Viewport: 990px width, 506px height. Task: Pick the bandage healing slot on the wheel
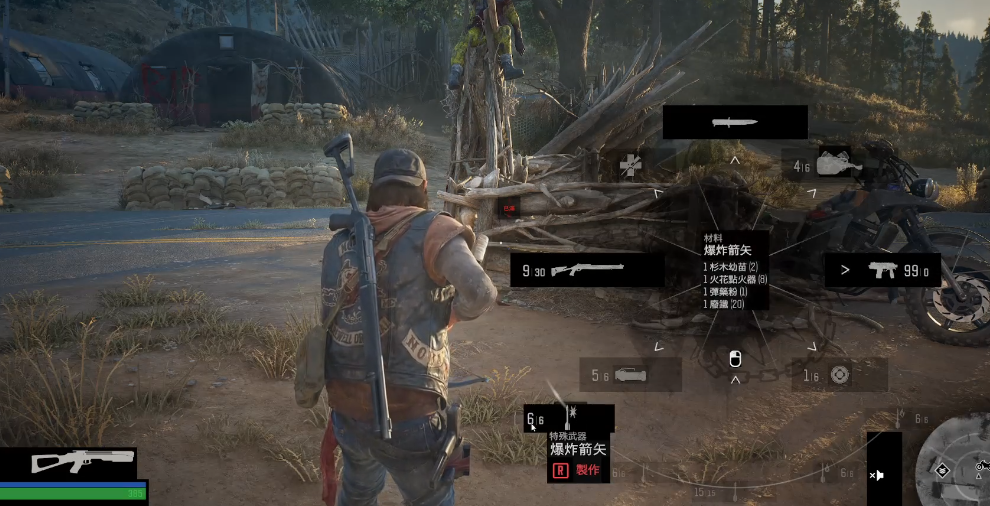(x=630, y=165)
